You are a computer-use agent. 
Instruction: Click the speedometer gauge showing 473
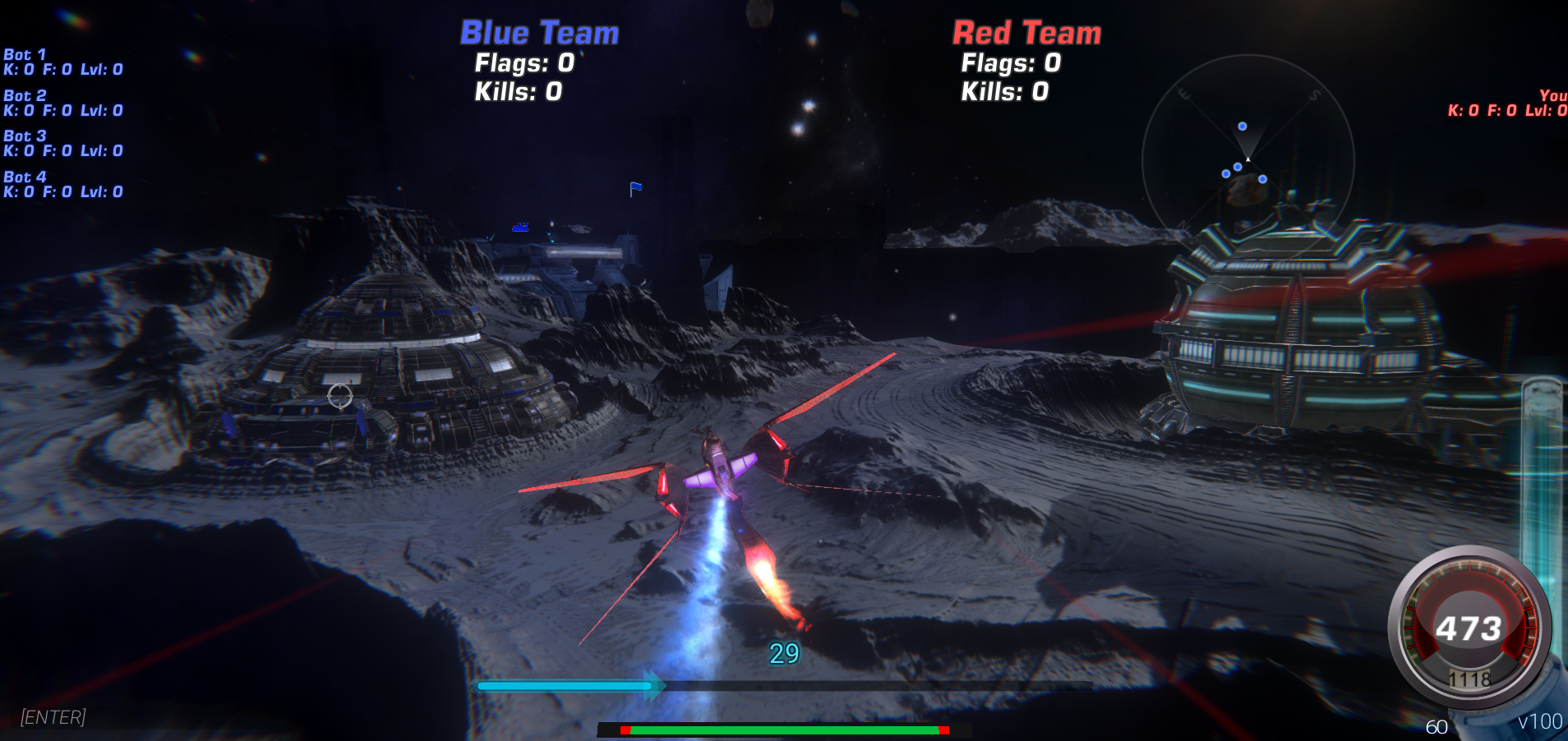pos(1470,628)
